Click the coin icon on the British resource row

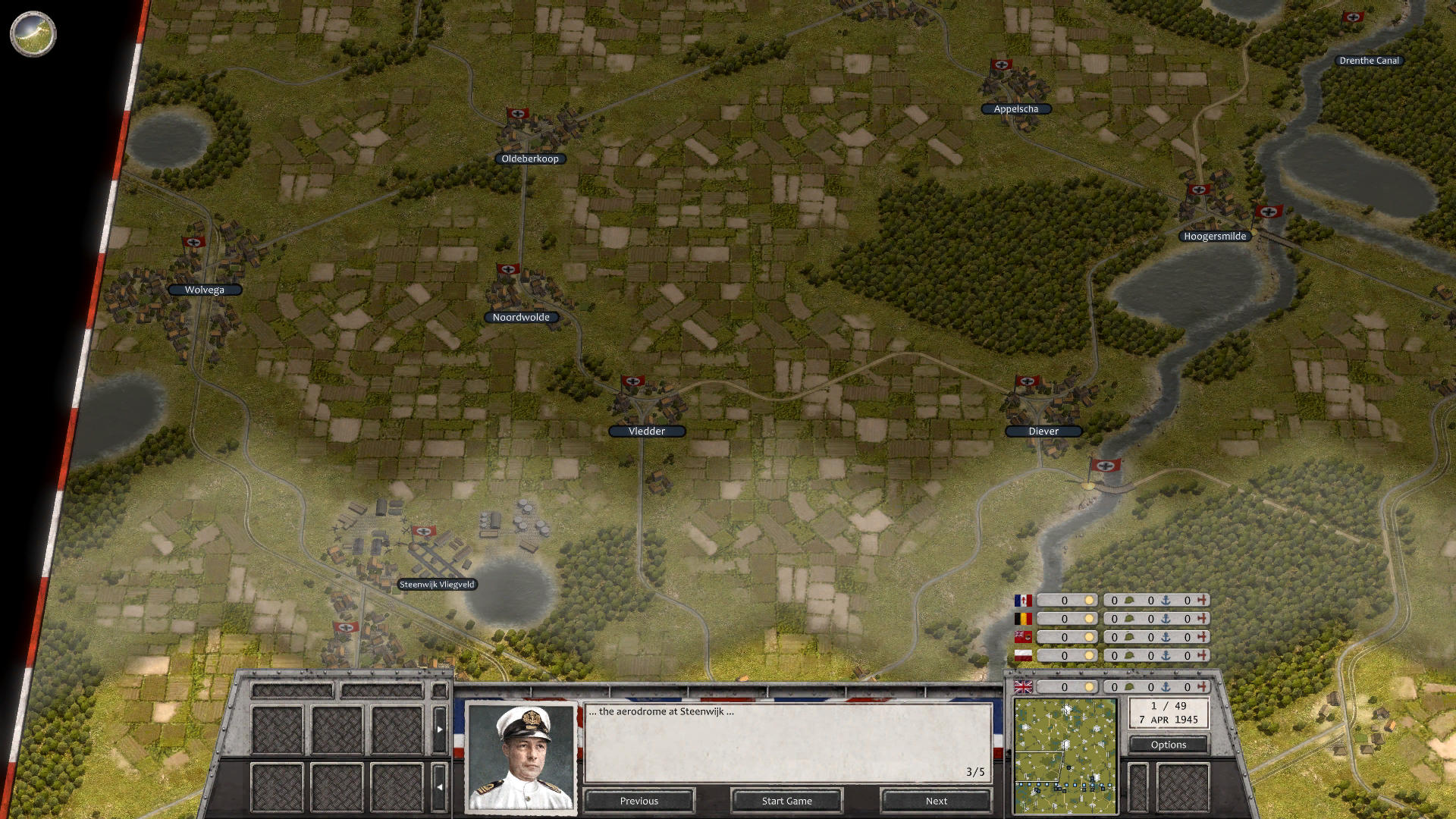(1090, 687)
